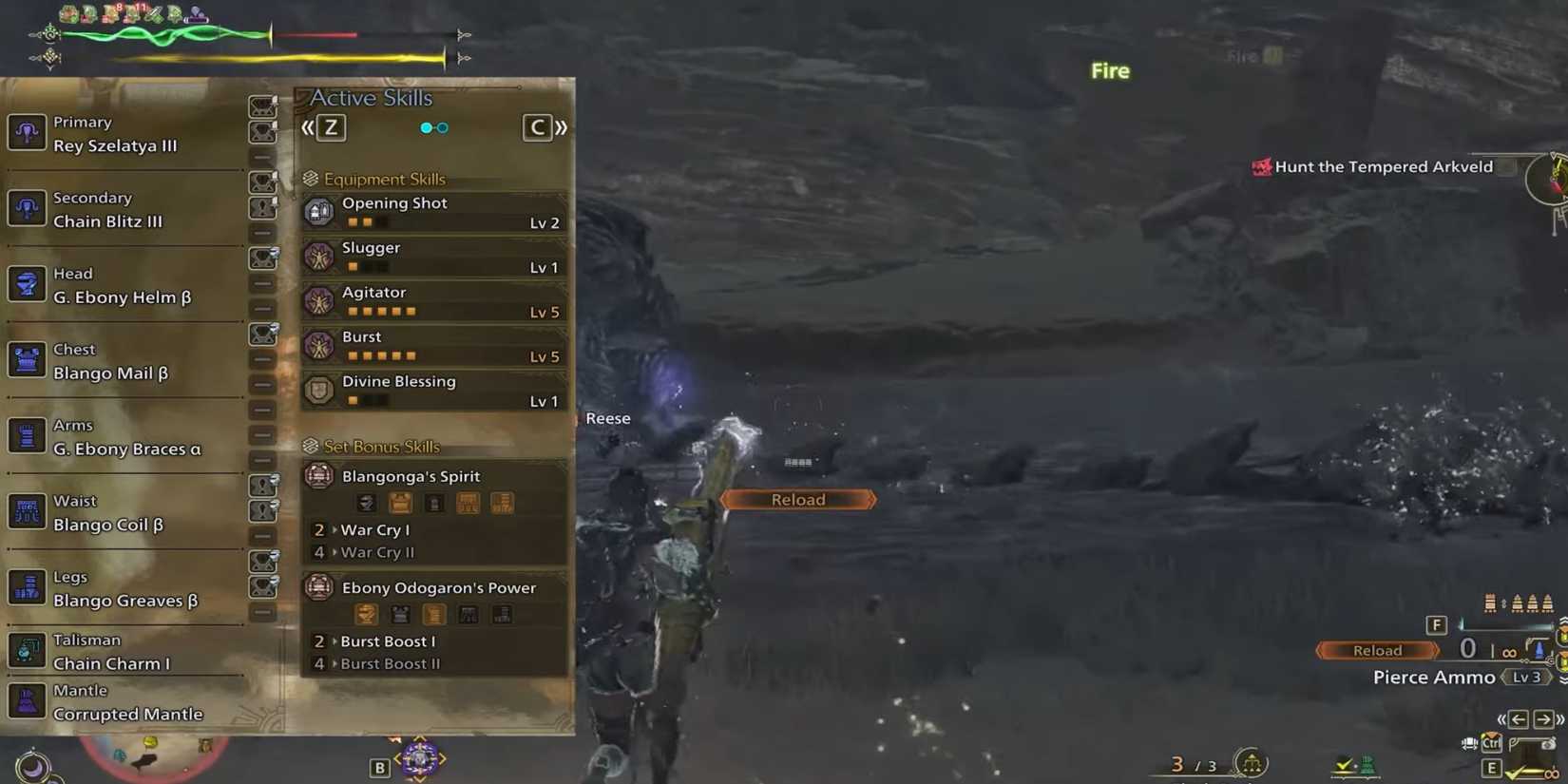Select the Talisman Chain Charm icon
The height and width of the screenshot is (784, 1568).
(27, 651)
